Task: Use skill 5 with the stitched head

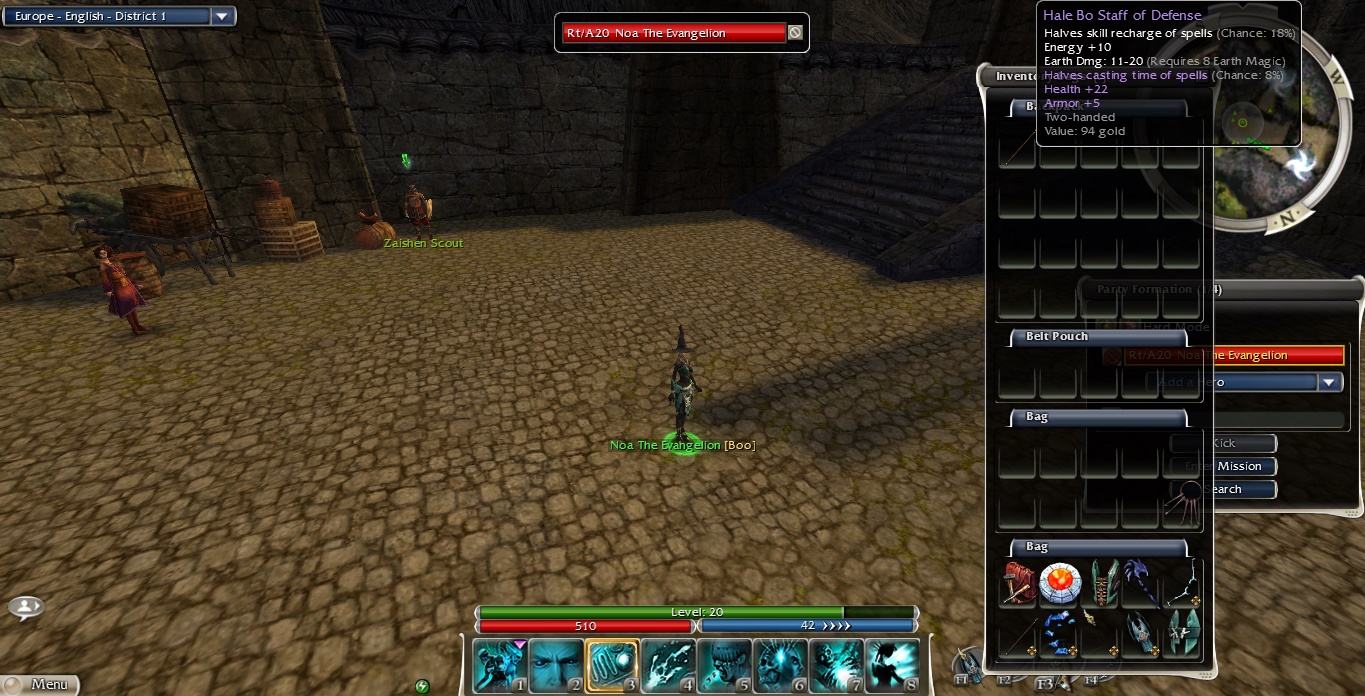Action: [723, 666]
